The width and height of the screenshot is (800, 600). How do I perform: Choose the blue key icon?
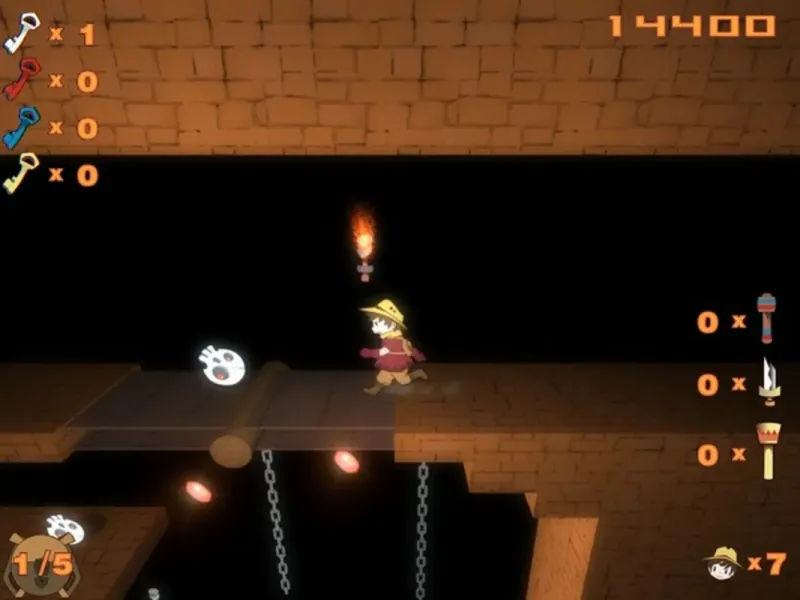pyautogui.click(x=21, y=127)
